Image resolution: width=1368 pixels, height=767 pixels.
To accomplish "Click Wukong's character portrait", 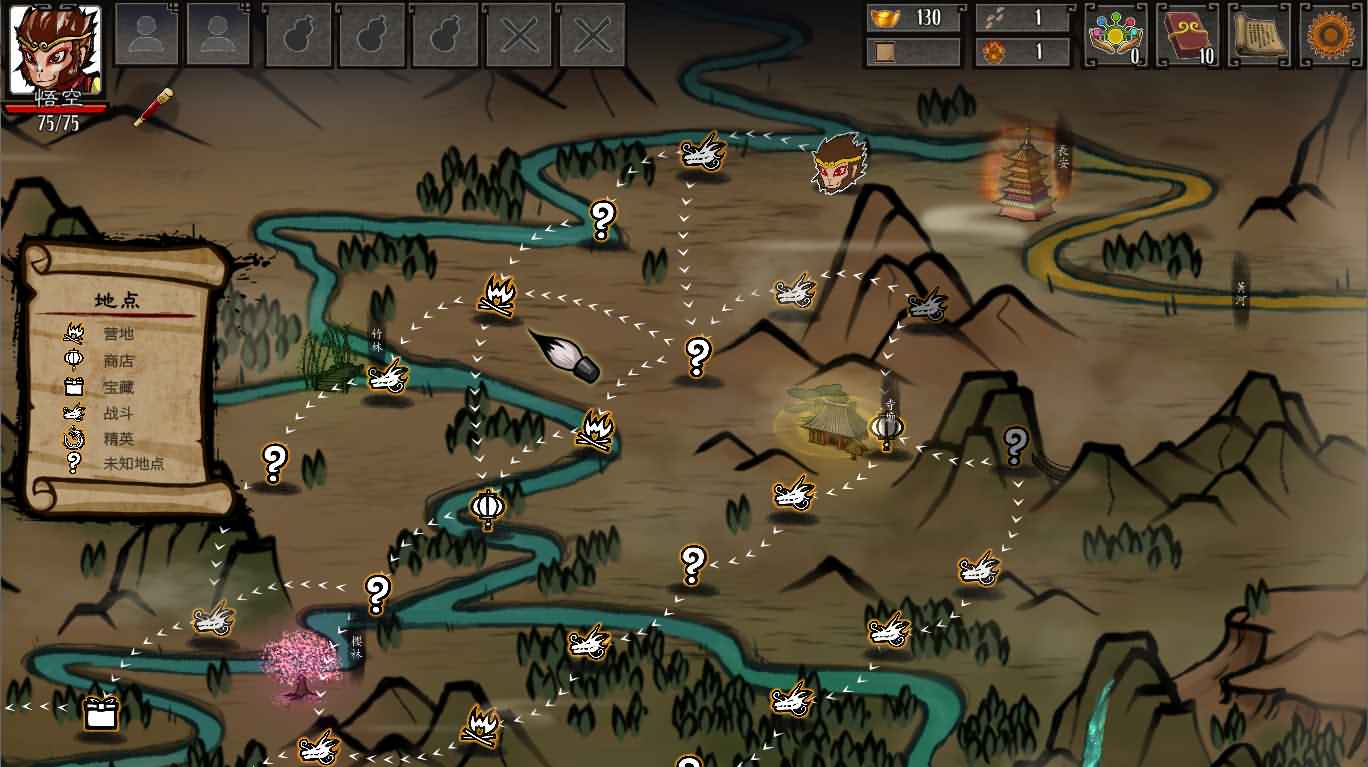I will (x=55, y=50).
